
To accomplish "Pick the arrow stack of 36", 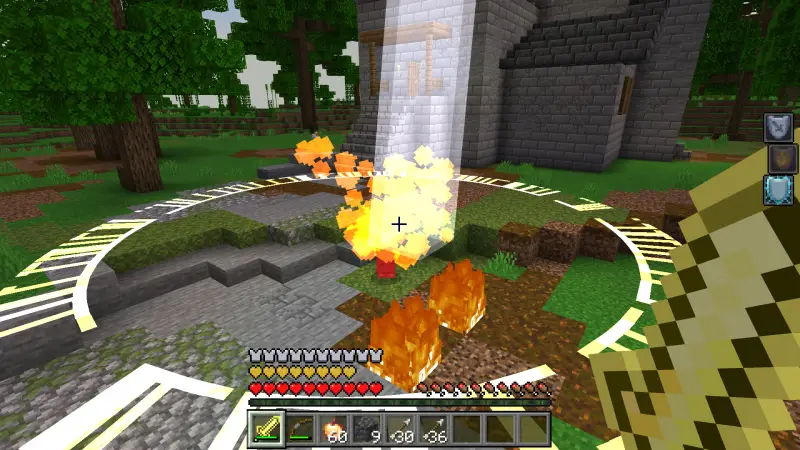I will point(434,428).
